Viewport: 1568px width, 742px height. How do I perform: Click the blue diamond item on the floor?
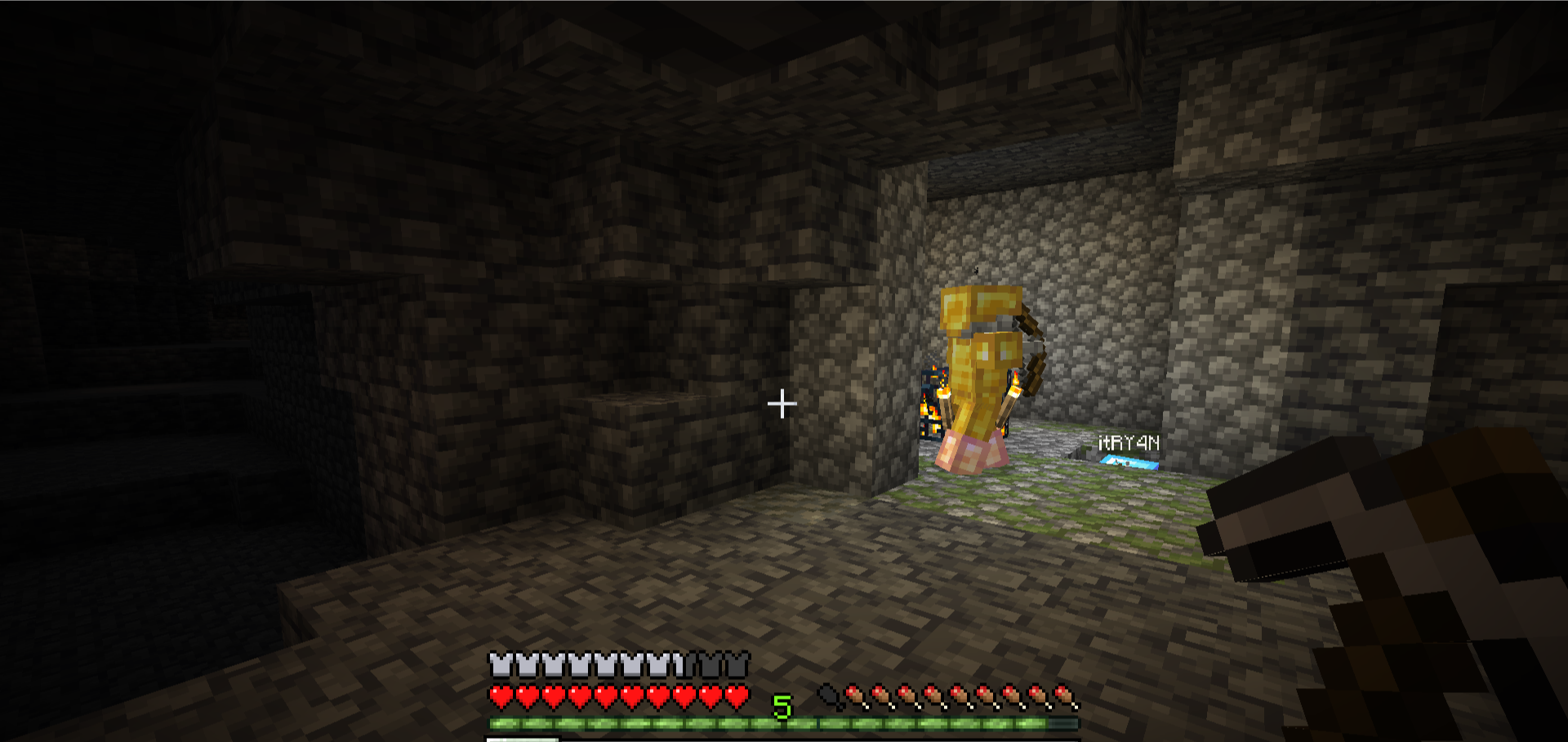point(1130,461)
